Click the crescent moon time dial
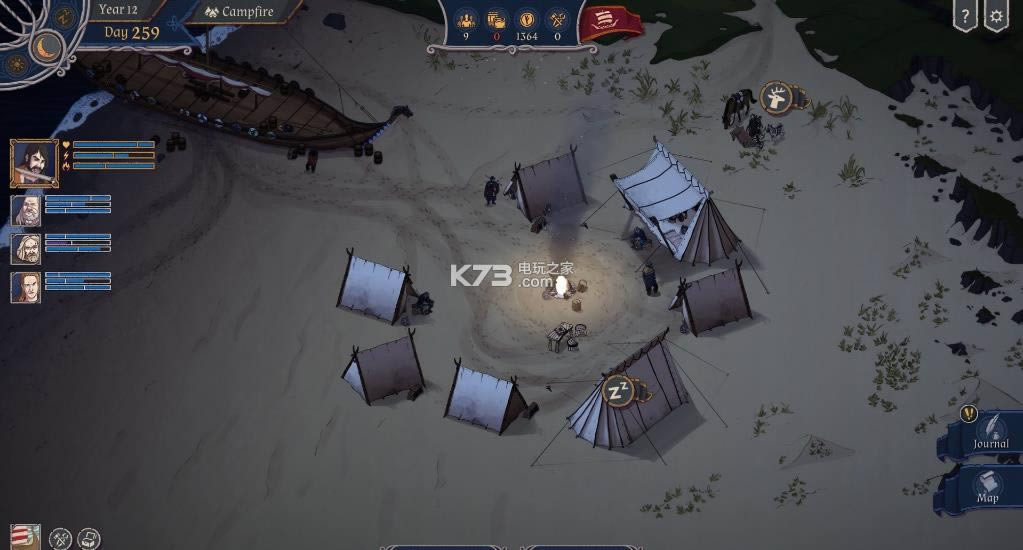1023x550 pixels. [x=47, y=46]
